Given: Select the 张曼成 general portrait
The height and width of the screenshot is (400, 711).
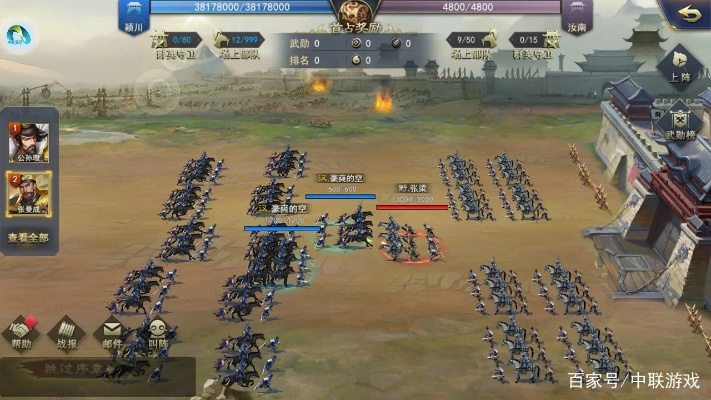Looking at the screenshot, I should point(28,193).
